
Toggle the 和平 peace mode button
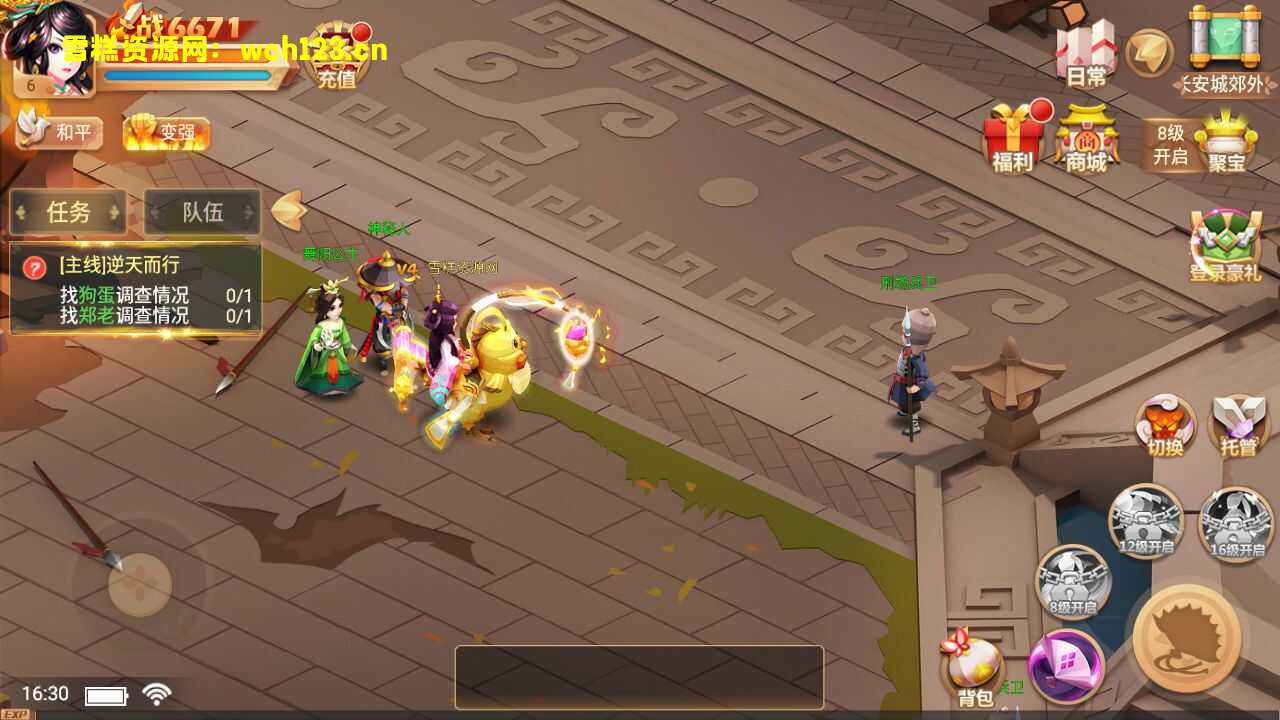60,131
